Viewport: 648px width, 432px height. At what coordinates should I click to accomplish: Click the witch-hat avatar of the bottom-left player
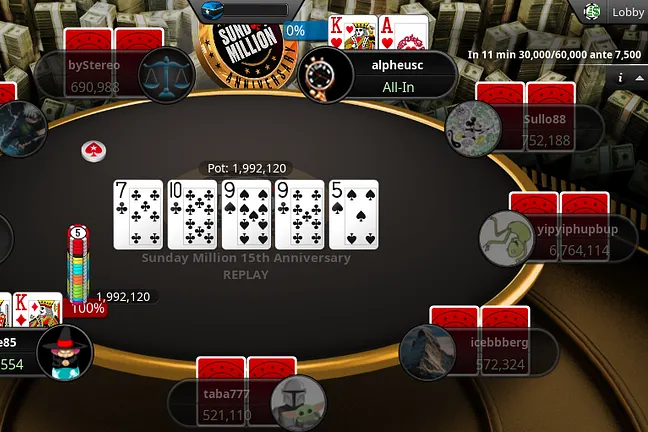pyautogui.click(x=64, y=353)
